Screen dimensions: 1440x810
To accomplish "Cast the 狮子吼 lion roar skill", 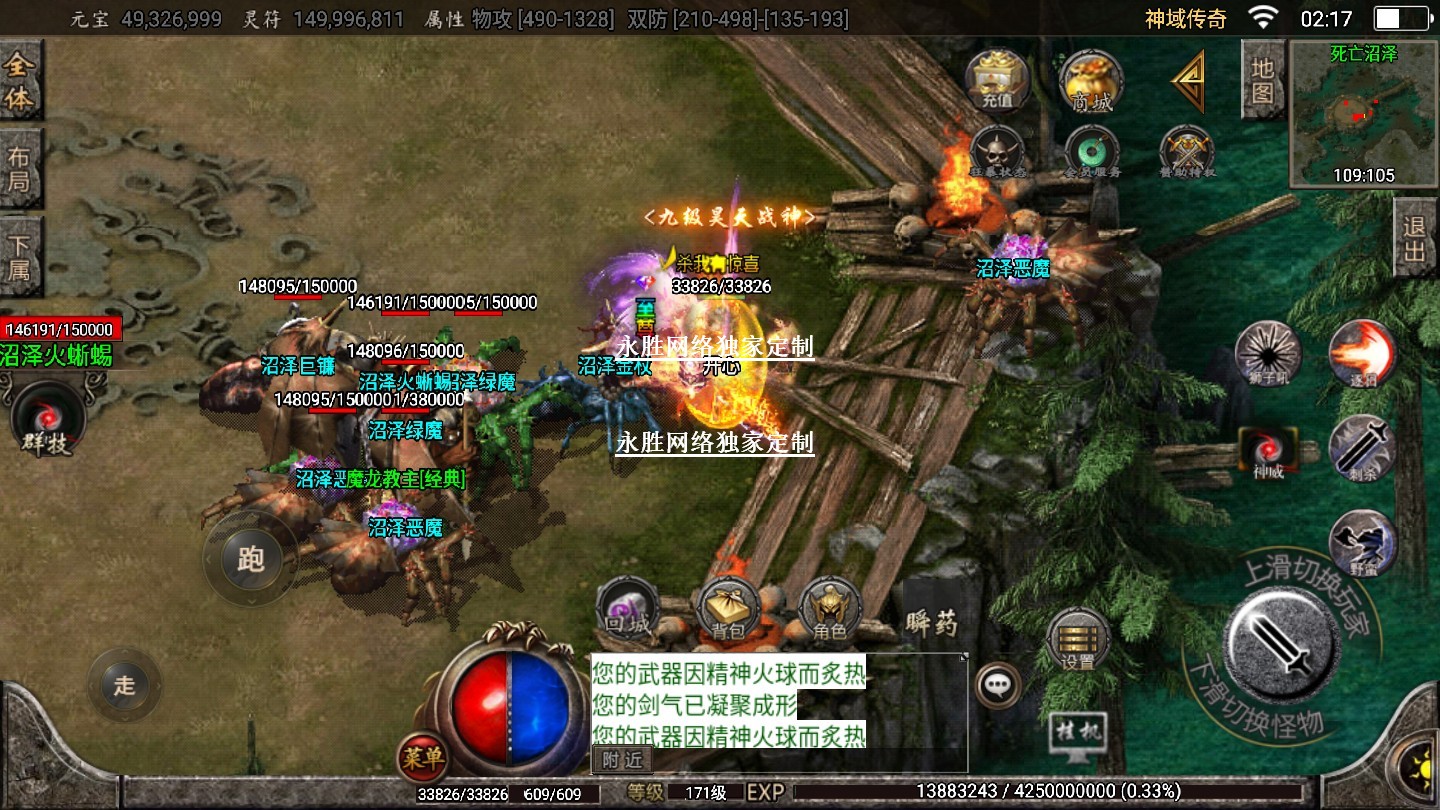I will coord(1268,354).
